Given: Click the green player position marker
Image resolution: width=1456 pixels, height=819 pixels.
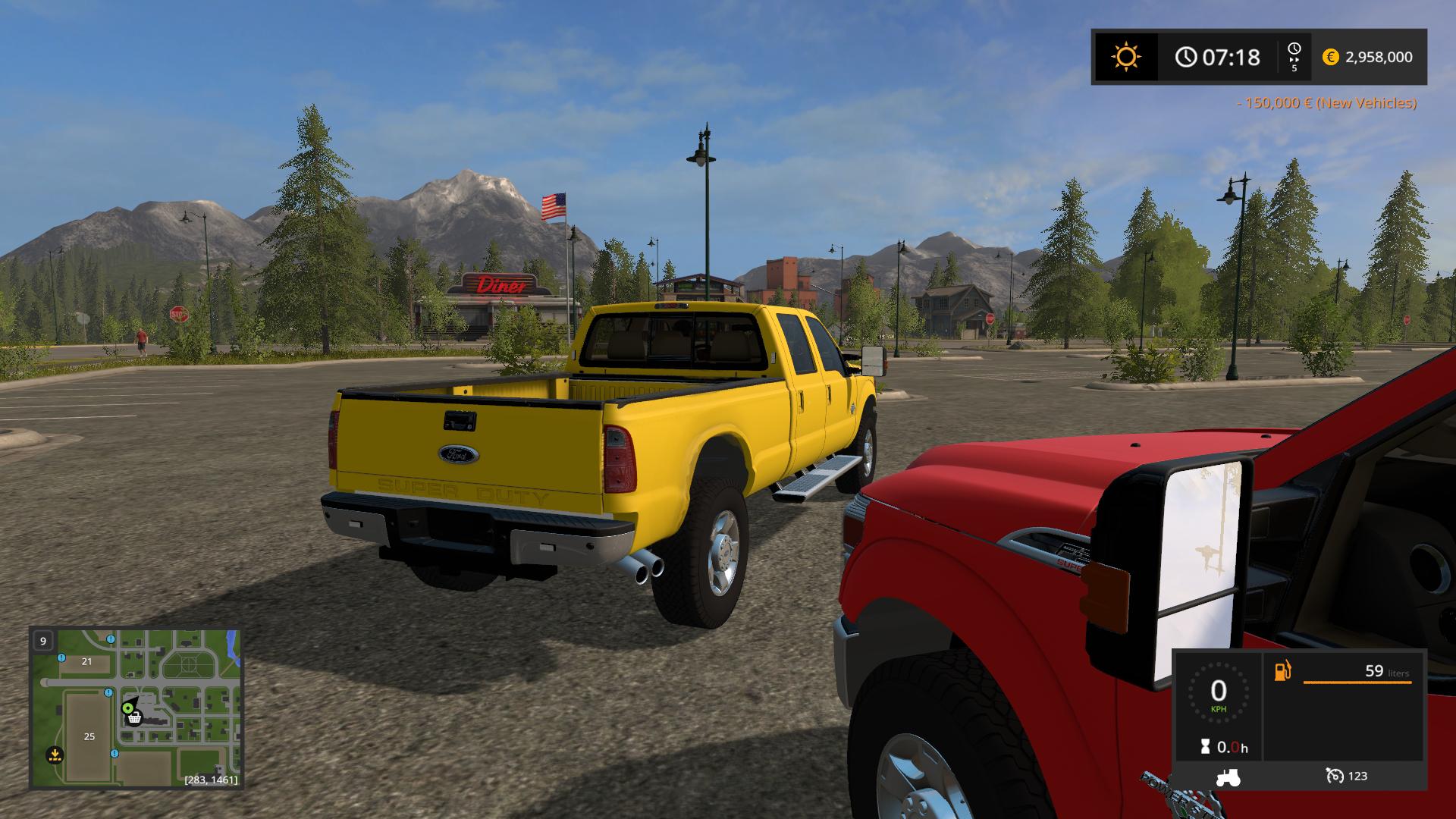Looking at the screenshot, I should tap(127, 708).
